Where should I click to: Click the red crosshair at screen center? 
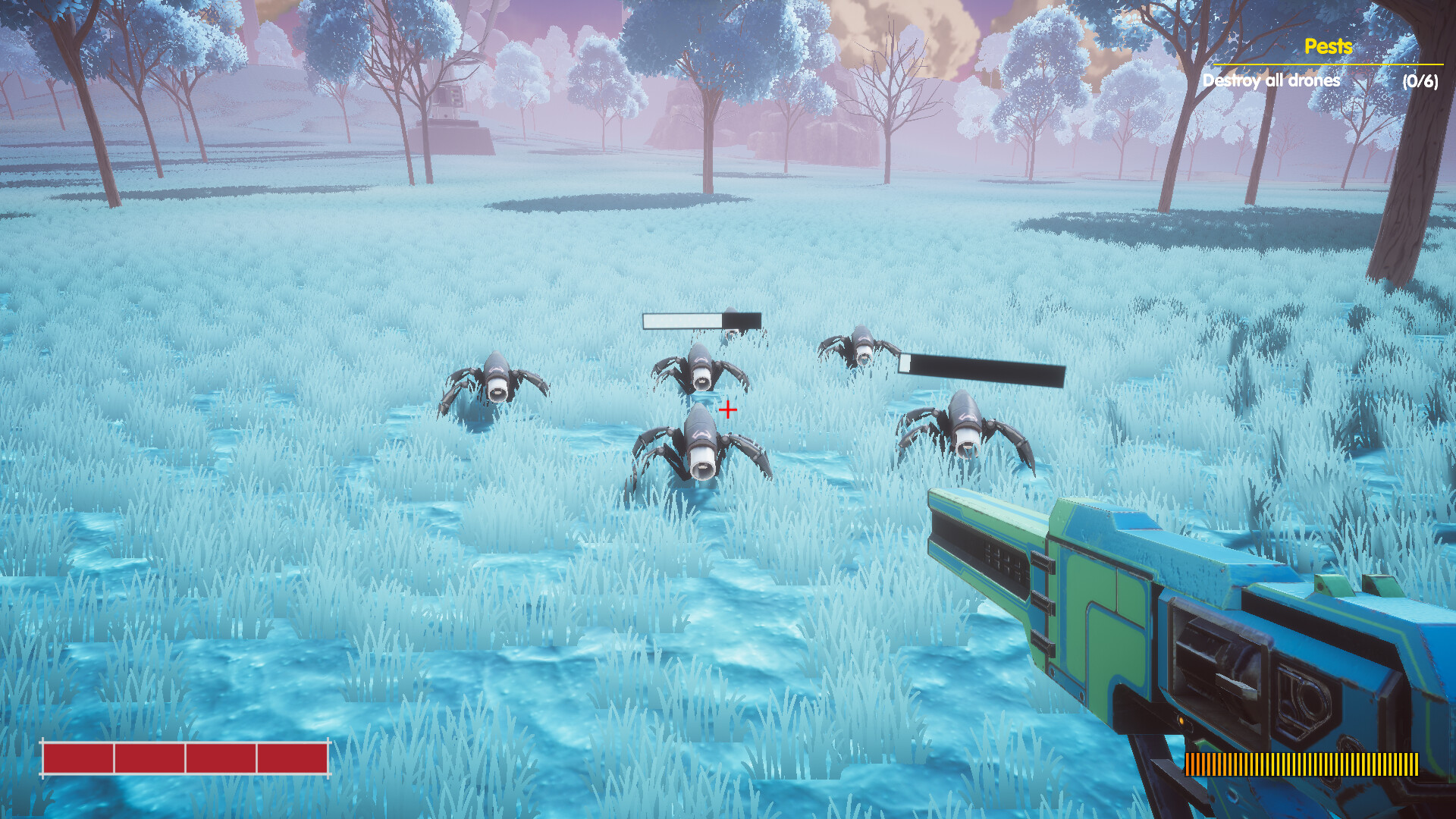point(726,409)
